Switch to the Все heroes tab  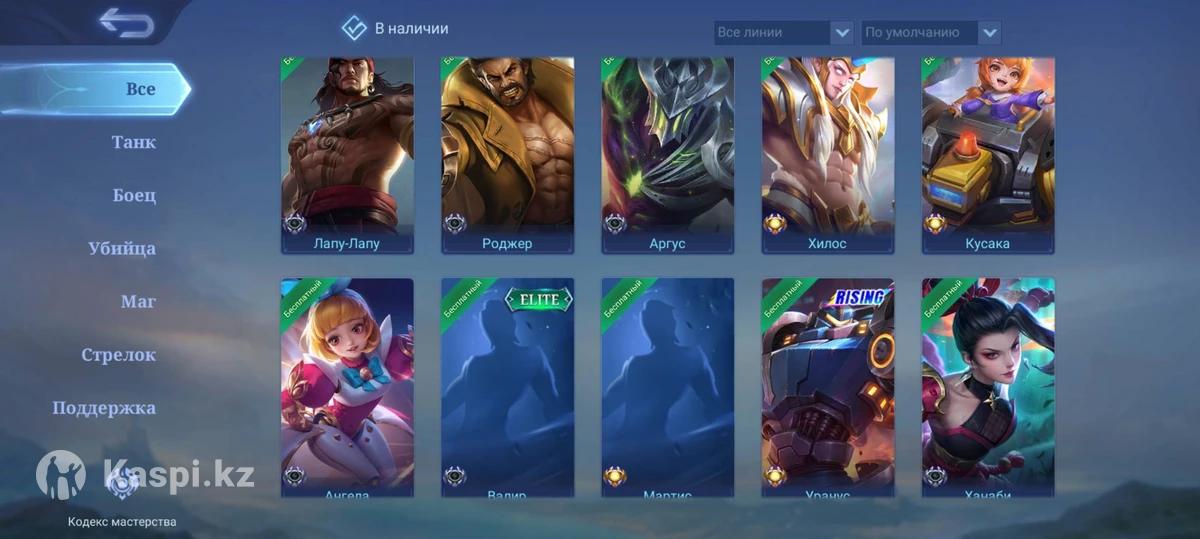(140, 89)
